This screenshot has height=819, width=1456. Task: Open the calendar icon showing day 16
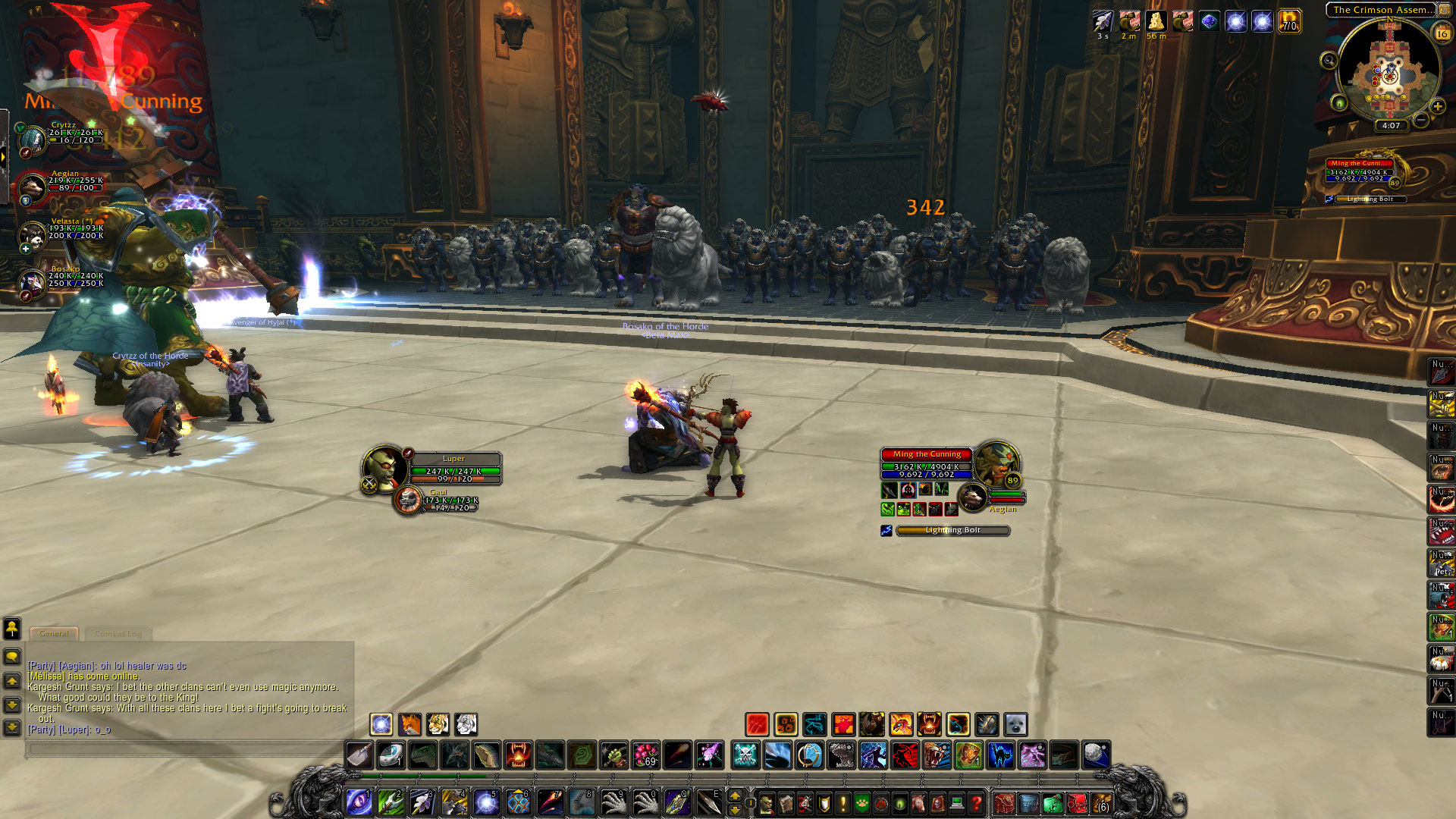coord(1442,33)
